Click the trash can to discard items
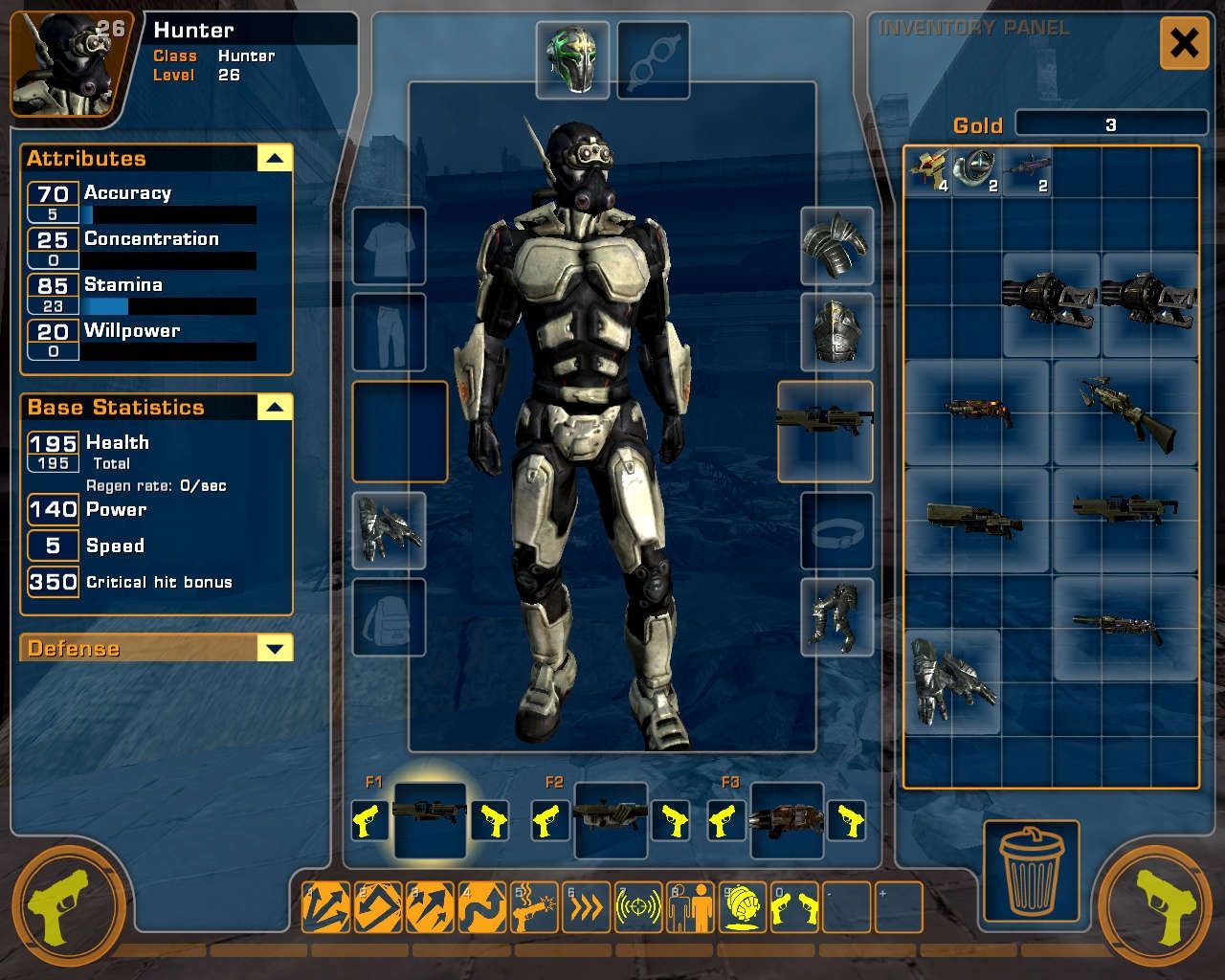 (x=1031, y=870)
